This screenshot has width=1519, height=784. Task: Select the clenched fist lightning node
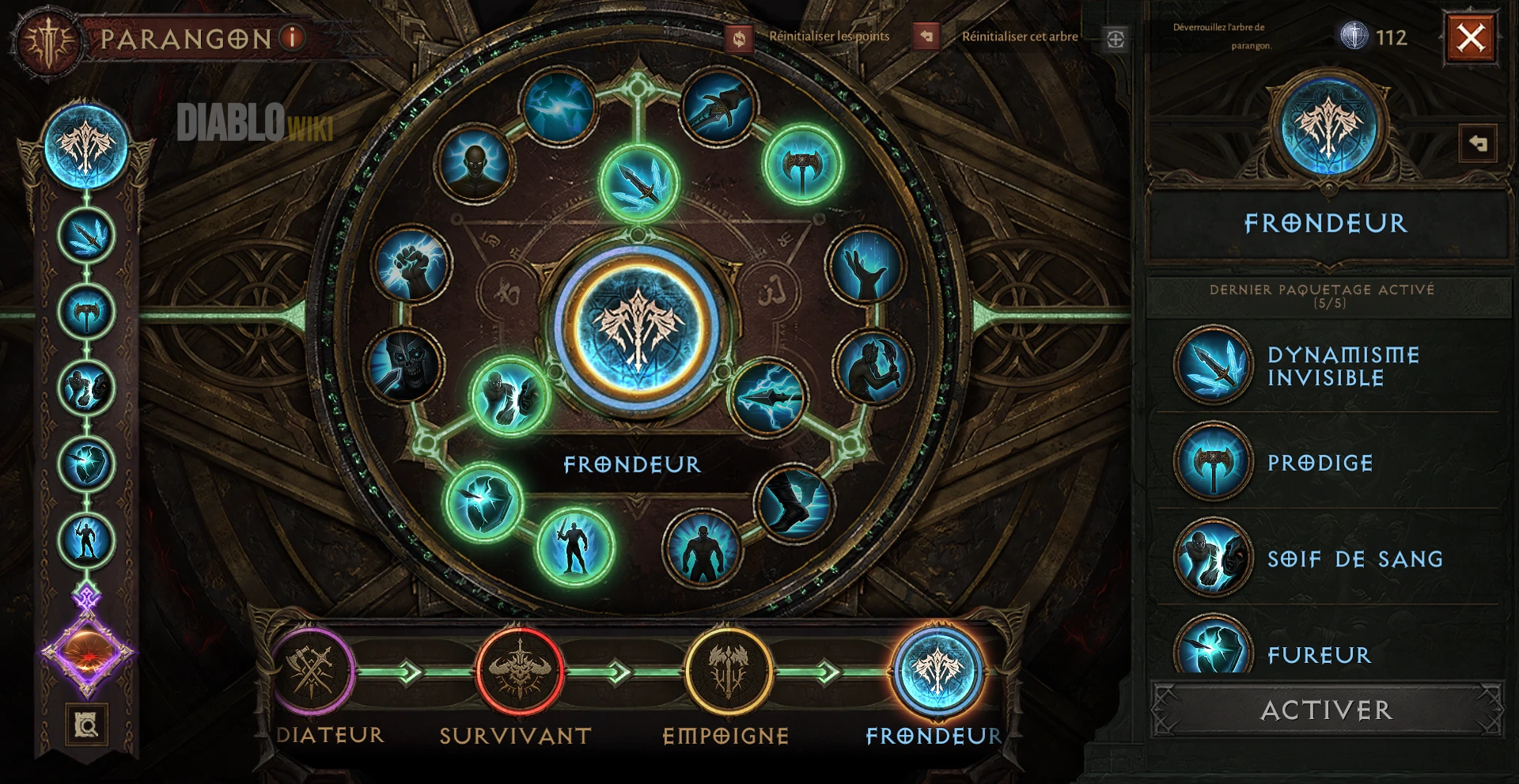[x=411, y=267]
